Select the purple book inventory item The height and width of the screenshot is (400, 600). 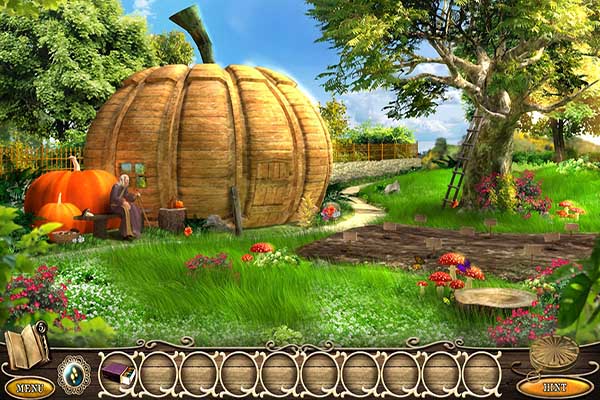(117, 373)
